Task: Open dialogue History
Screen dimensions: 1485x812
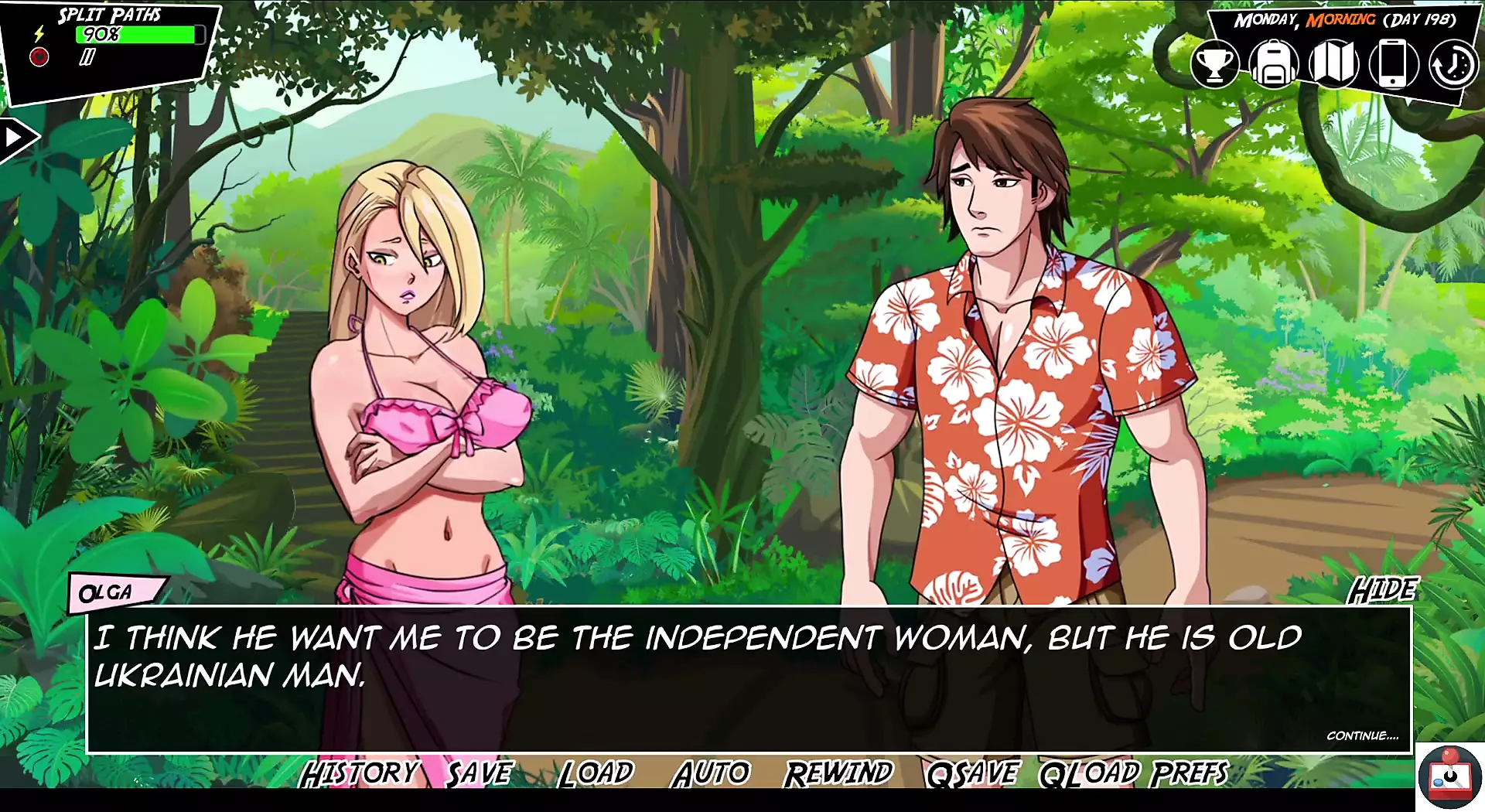Action: click(x=359, y=773)
